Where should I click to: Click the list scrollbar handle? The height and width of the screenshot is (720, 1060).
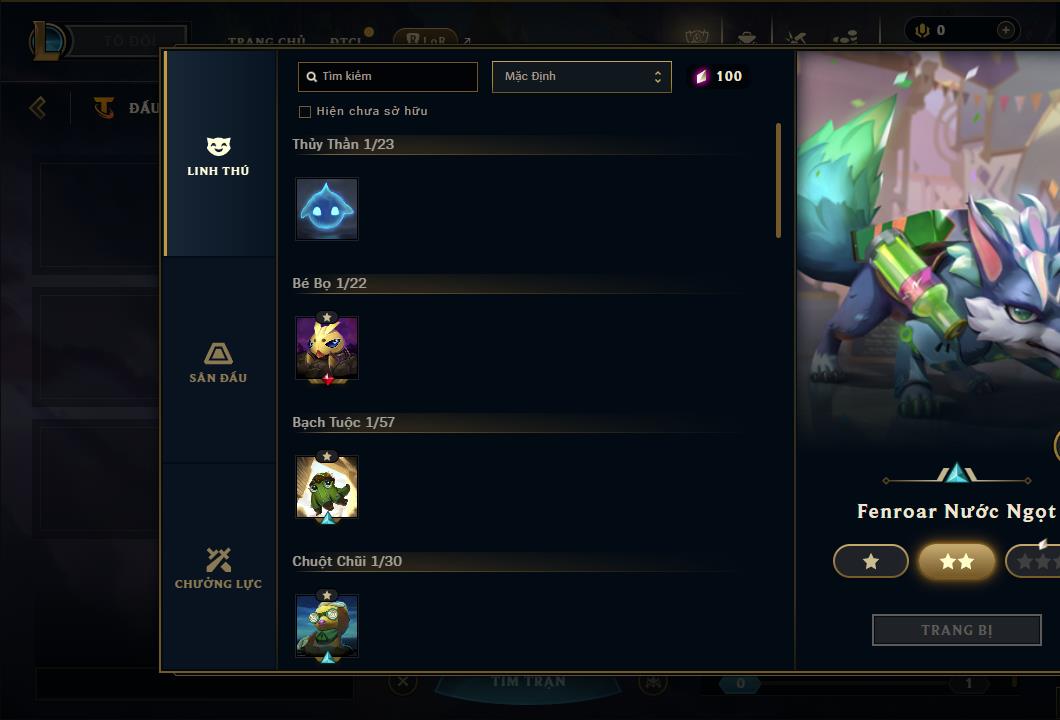point(778,180)
